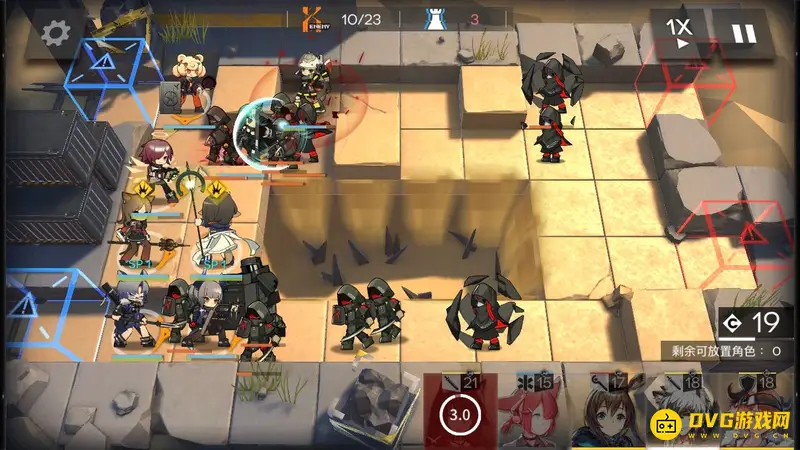Toggle the 1X game speed button
800x450 pixels.
pyautogui.click(x=682, y=33)
